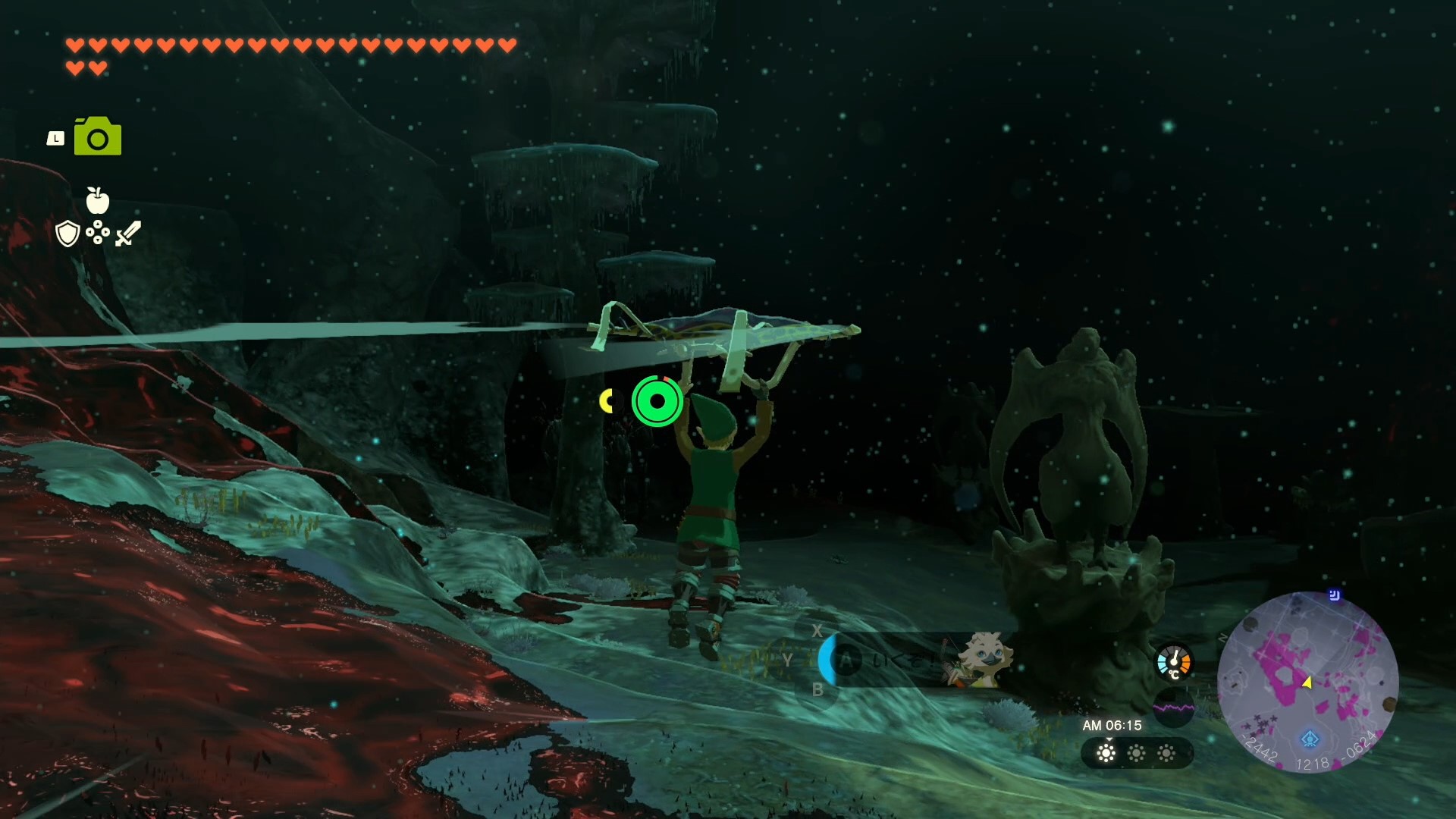Image resolution: width=1456 pixels, height=819 pixels.
Task: Select the apple quick-item icon
Action: click(97, 200)
